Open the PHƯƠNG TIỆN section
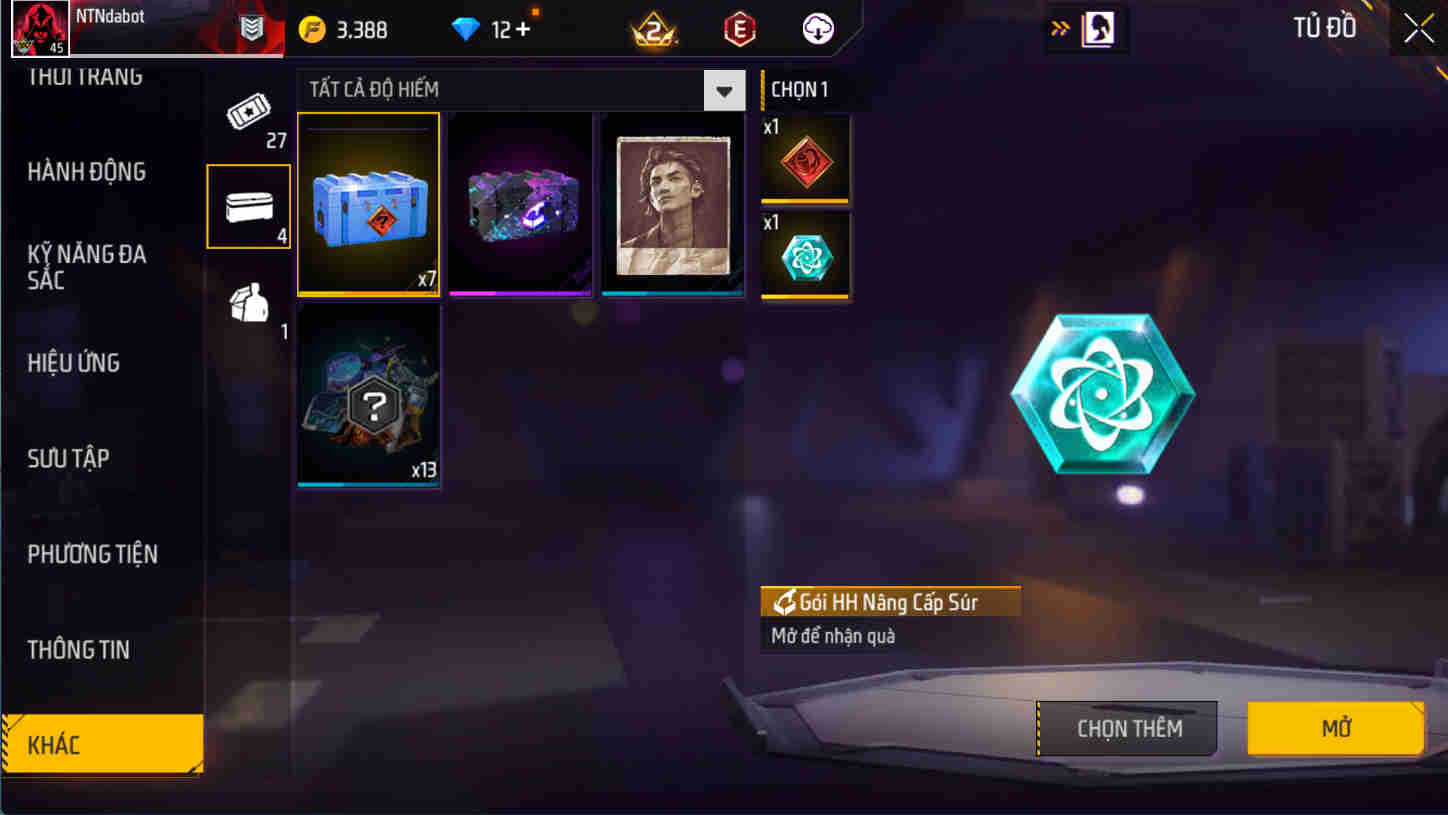This screenshot has width=1448, height=815. 93,554
